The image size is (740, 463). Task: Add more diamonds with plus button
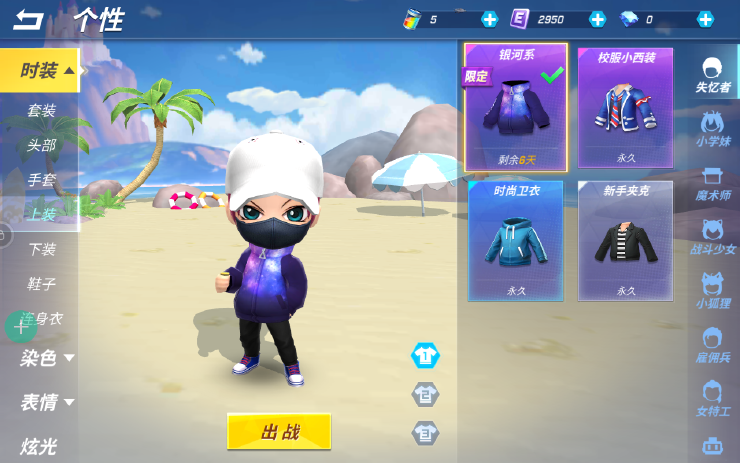click(705, 19)
